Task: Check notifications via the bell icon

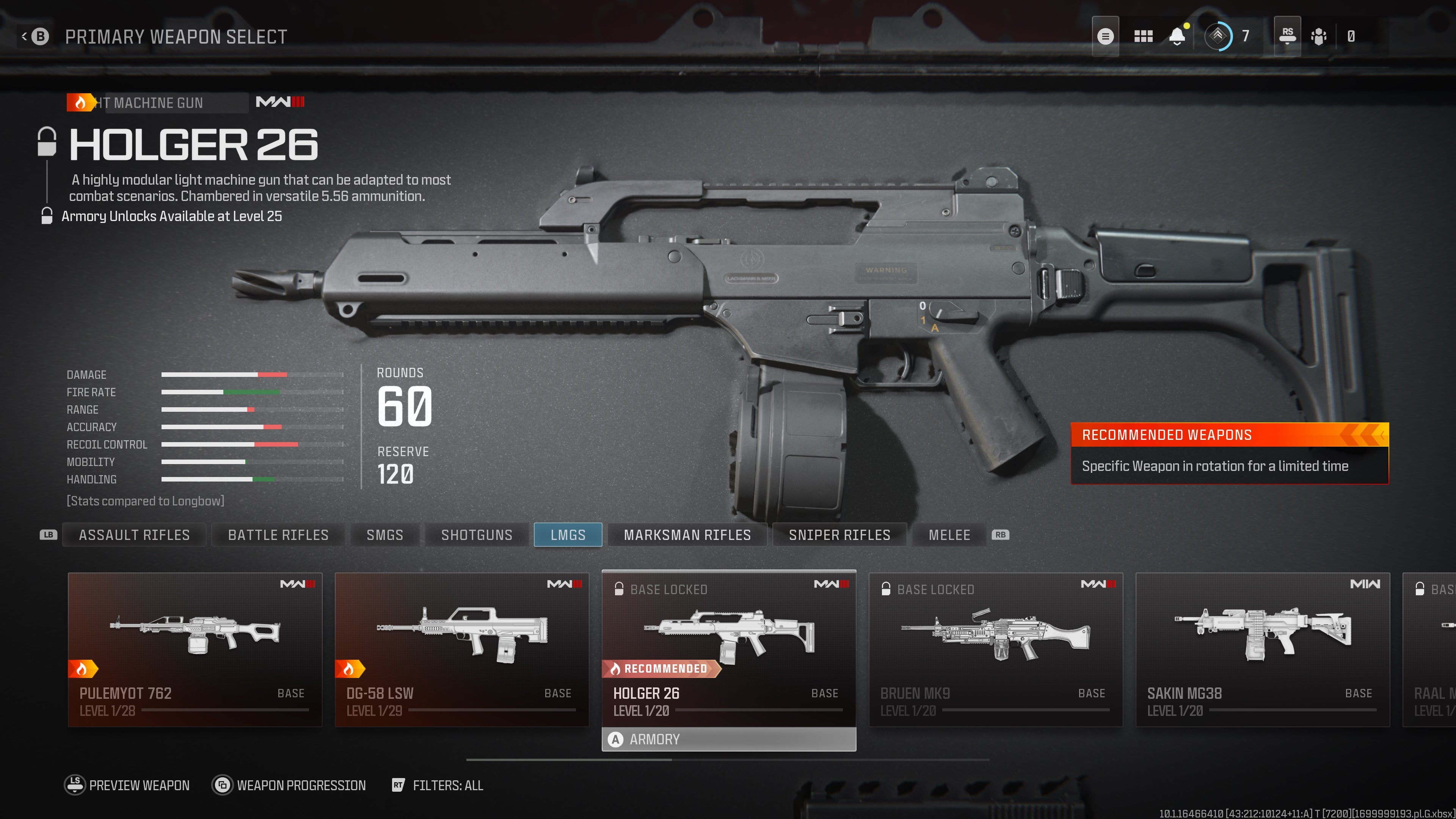Action: 1177,36
